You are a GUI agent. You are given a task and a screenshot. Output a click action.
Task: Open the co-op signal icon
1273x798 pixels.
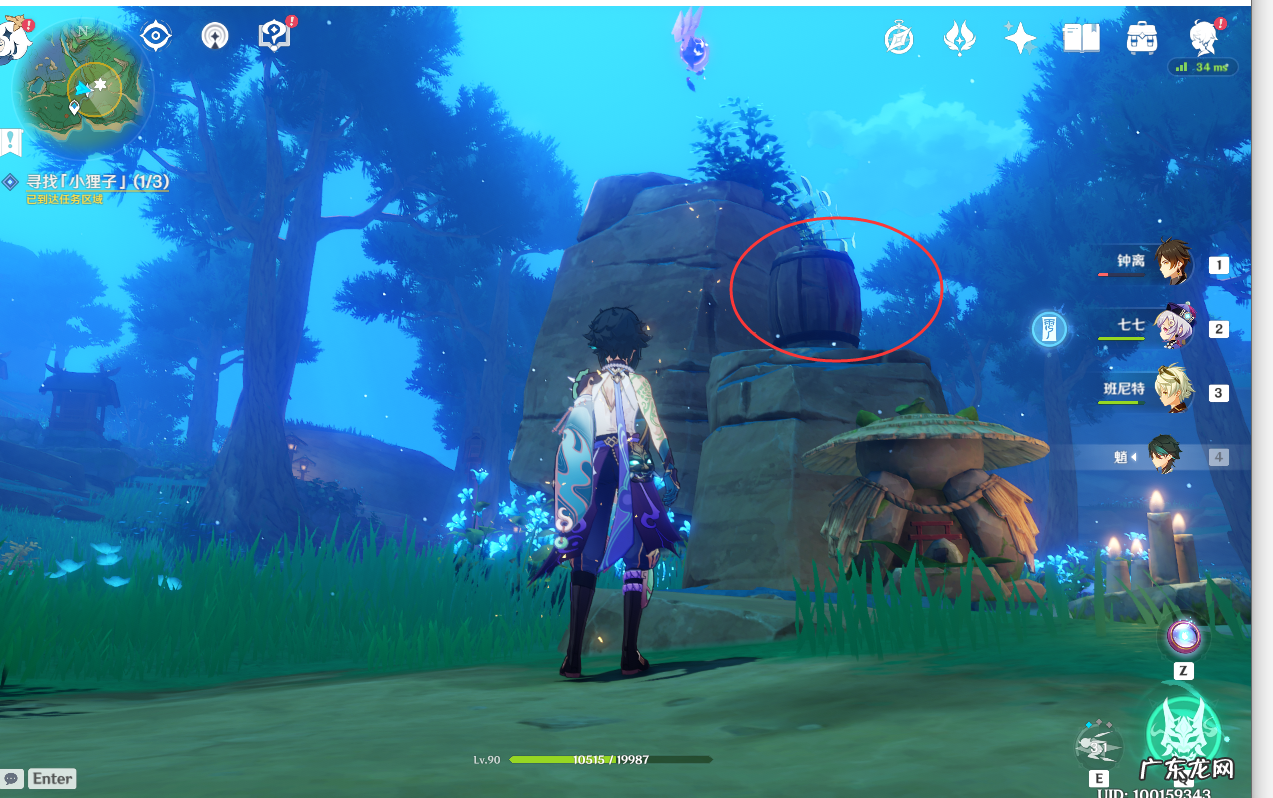pyautogui.click(x=214, y=36)
